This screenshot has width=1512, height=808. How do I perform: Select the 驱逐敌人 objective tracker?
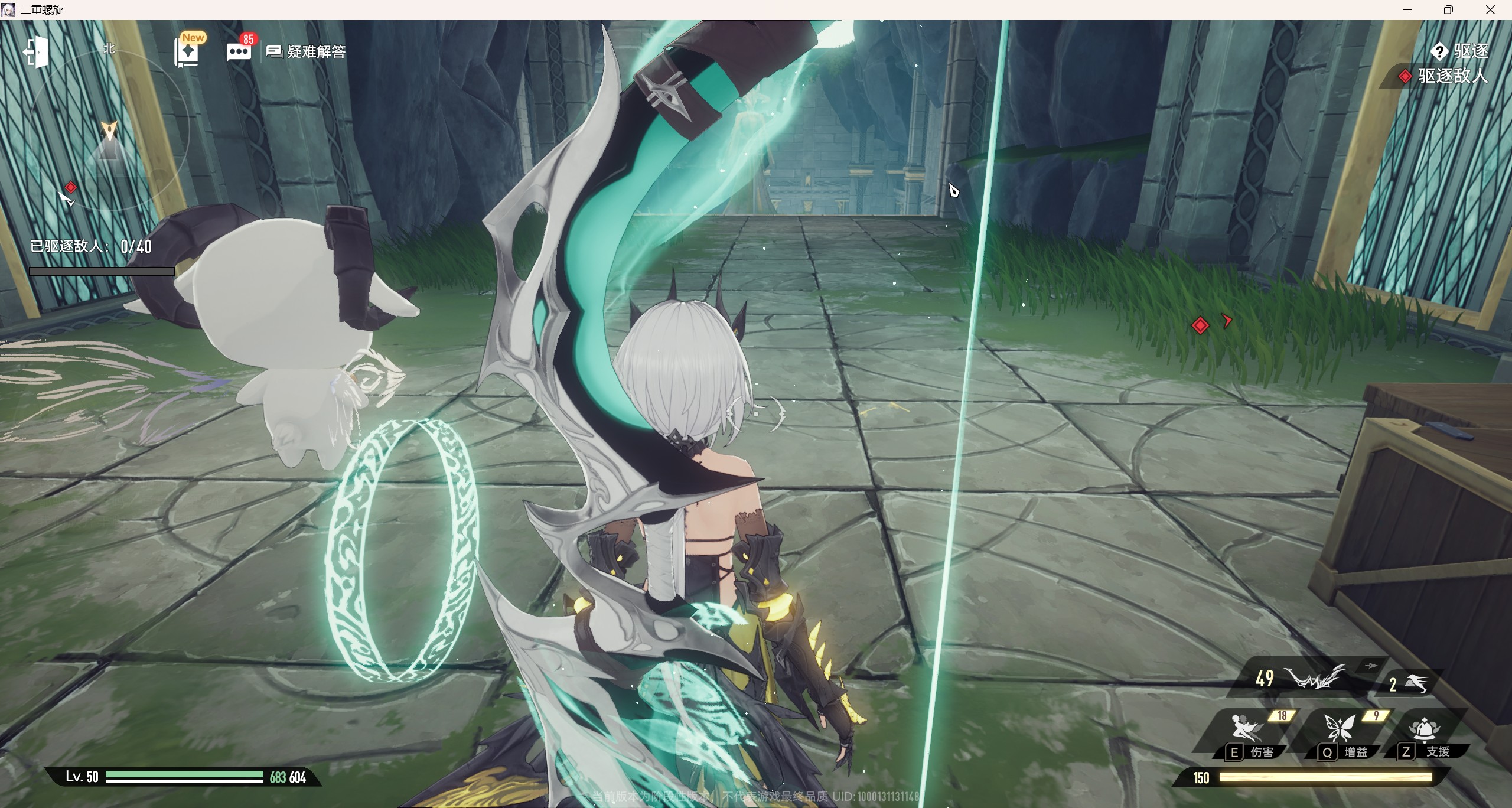coord(1445,76)
